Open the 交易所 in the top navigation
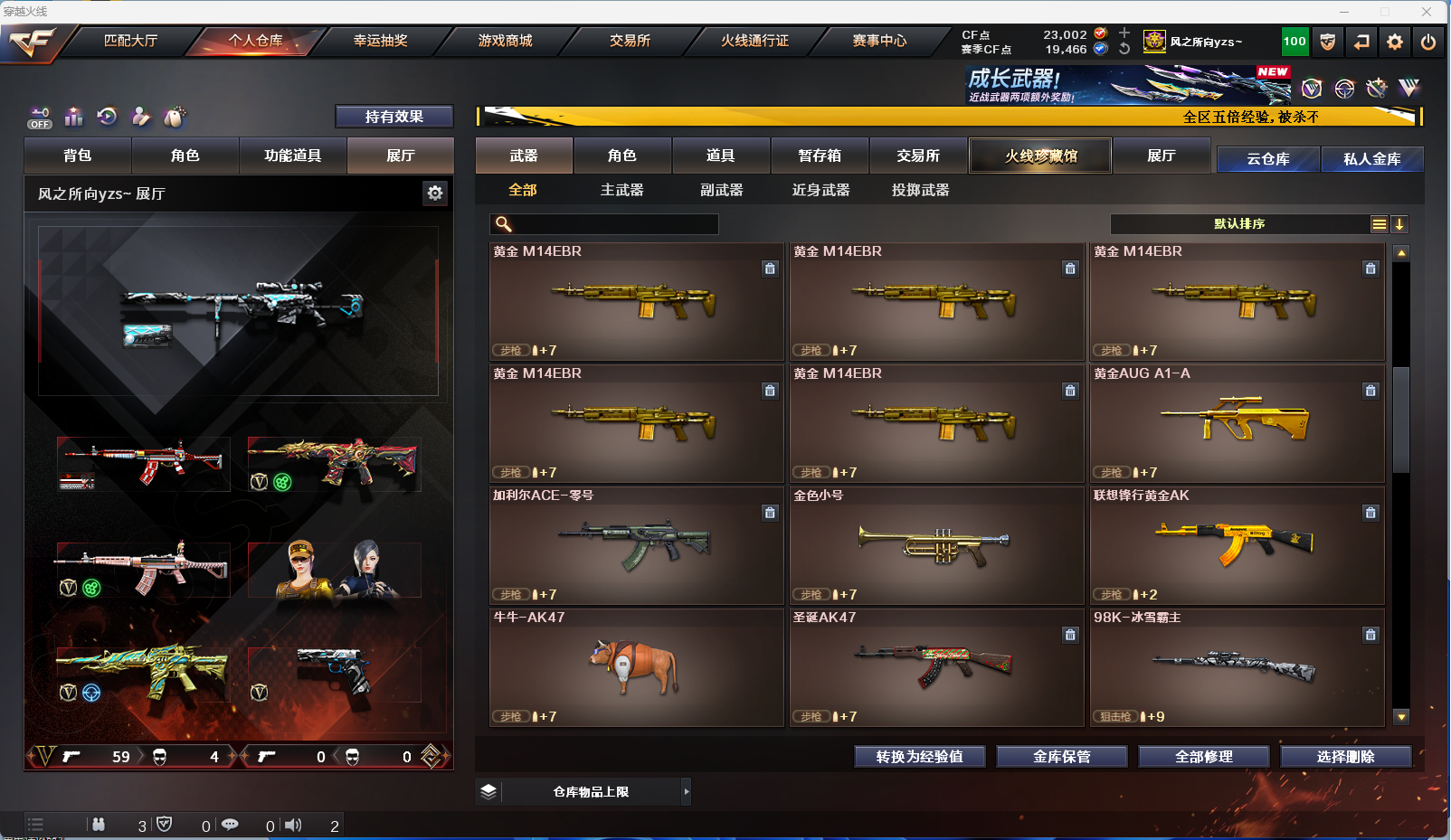This screenshot has height=840, width=1451. pos(630,41)
